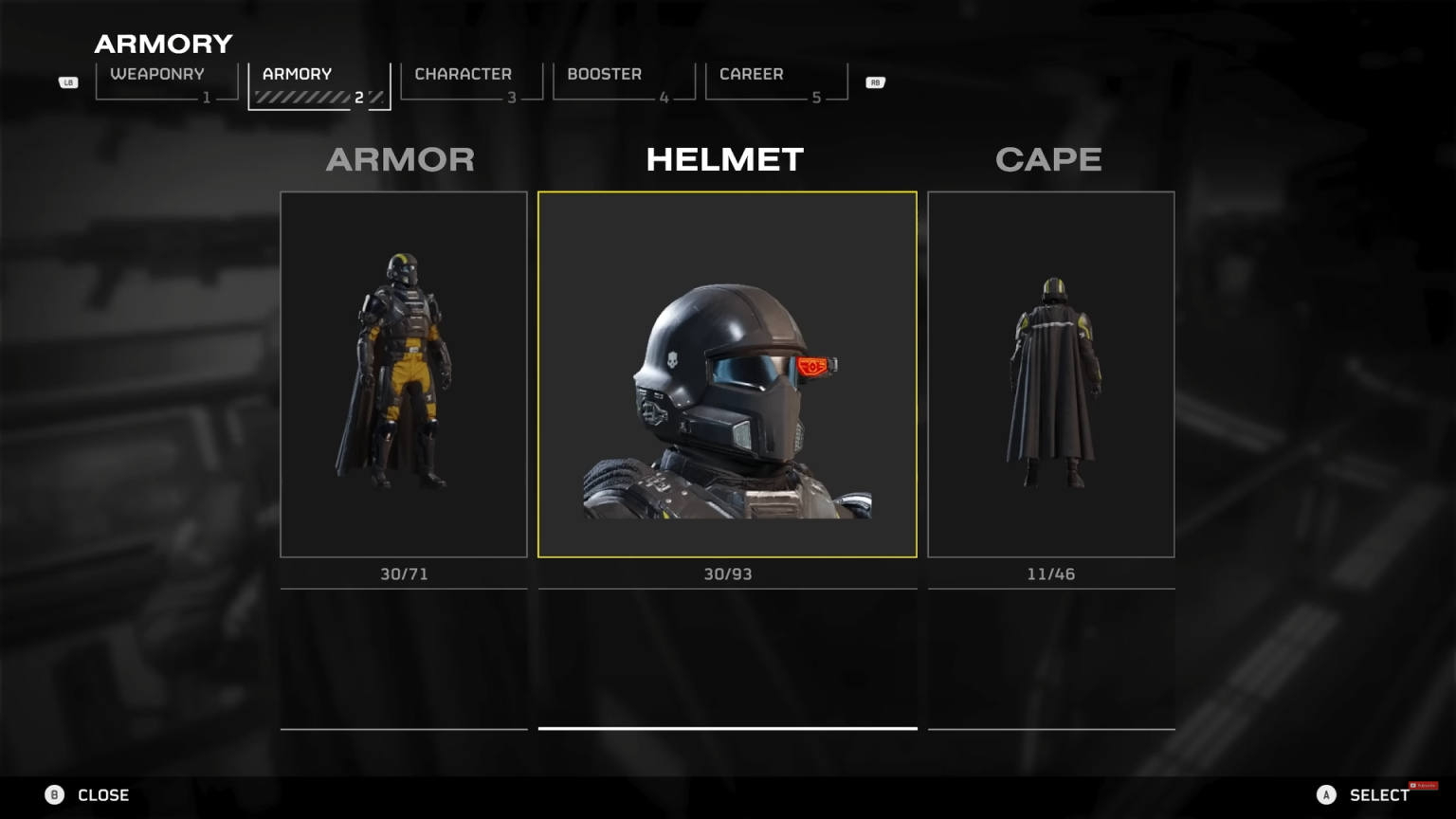Toggle selection to the Cape card
The width and height of the screenshot is (1456, 819).
coord(1051,373)
